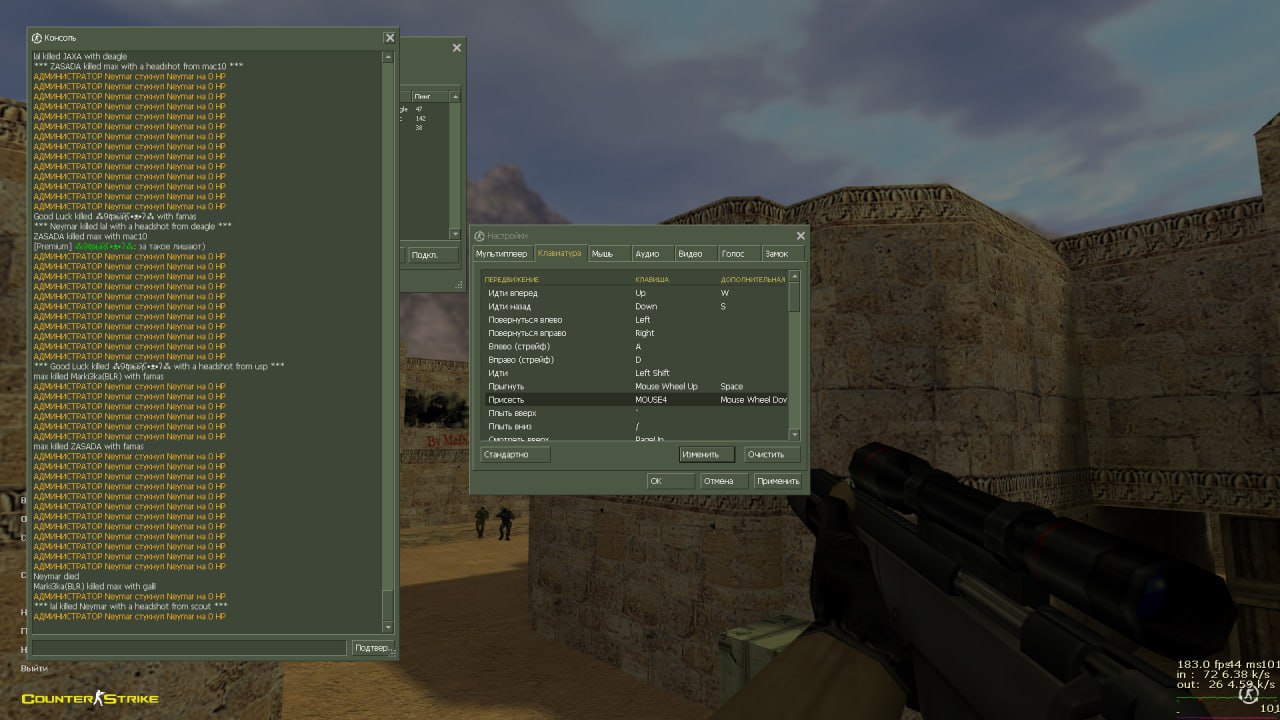The height and width of the screenshot is (720, 1280).
Task: Click the console command input field
Action: pyautogui.click(x=189, y=648)
